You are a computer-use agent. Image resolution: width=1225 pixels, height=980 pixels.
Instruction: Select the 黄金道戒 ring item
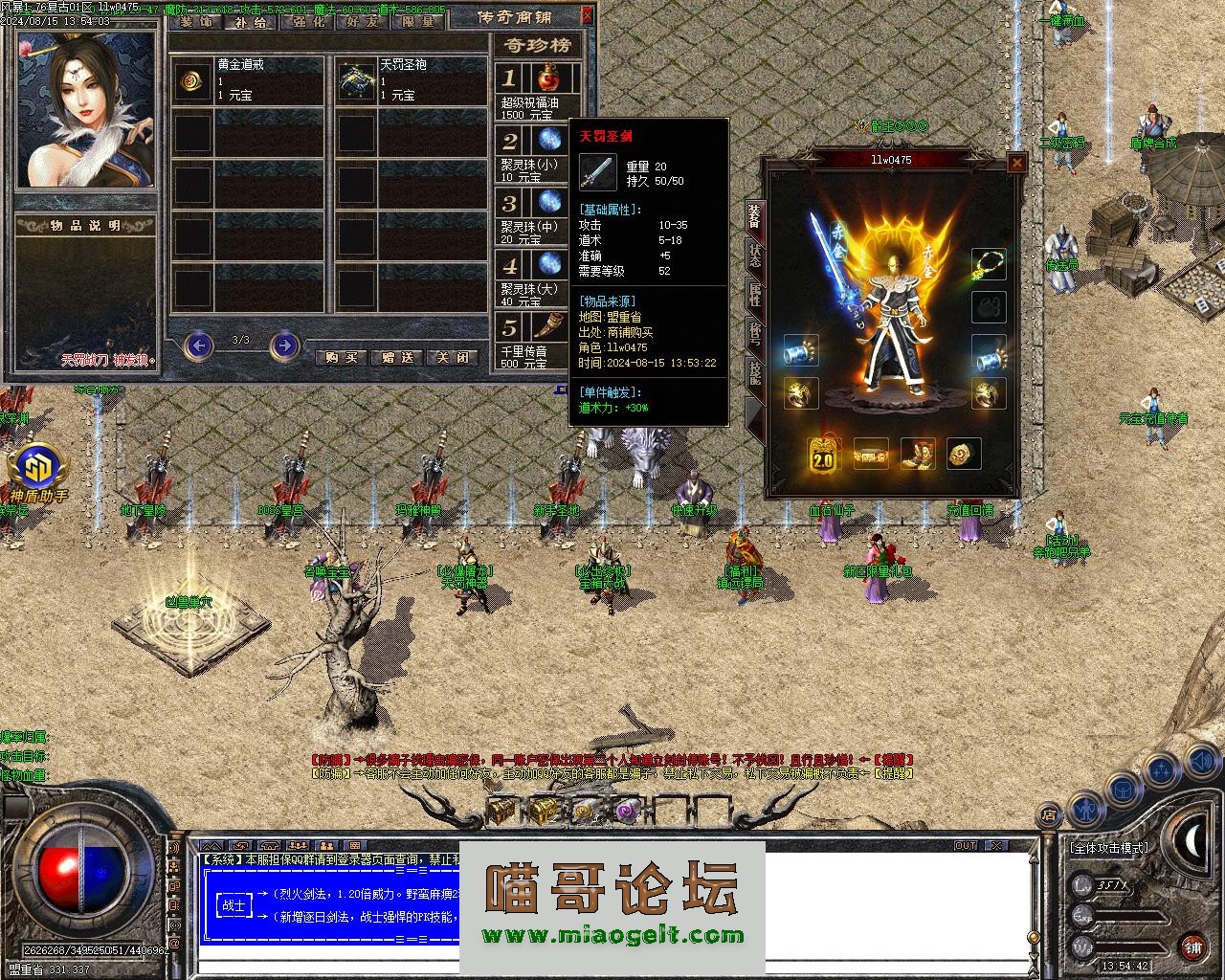(x=193, y=82)
